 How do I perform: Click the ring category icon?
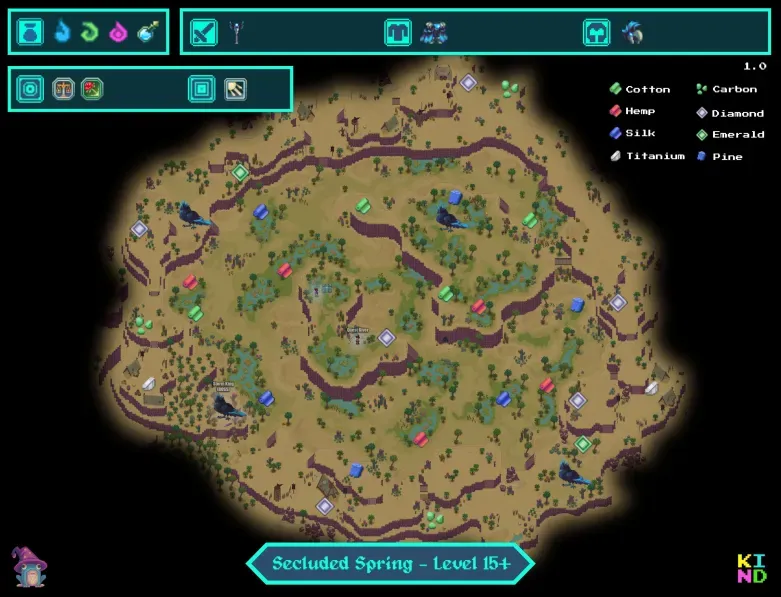pyautogui.click(x=31, y=89)
